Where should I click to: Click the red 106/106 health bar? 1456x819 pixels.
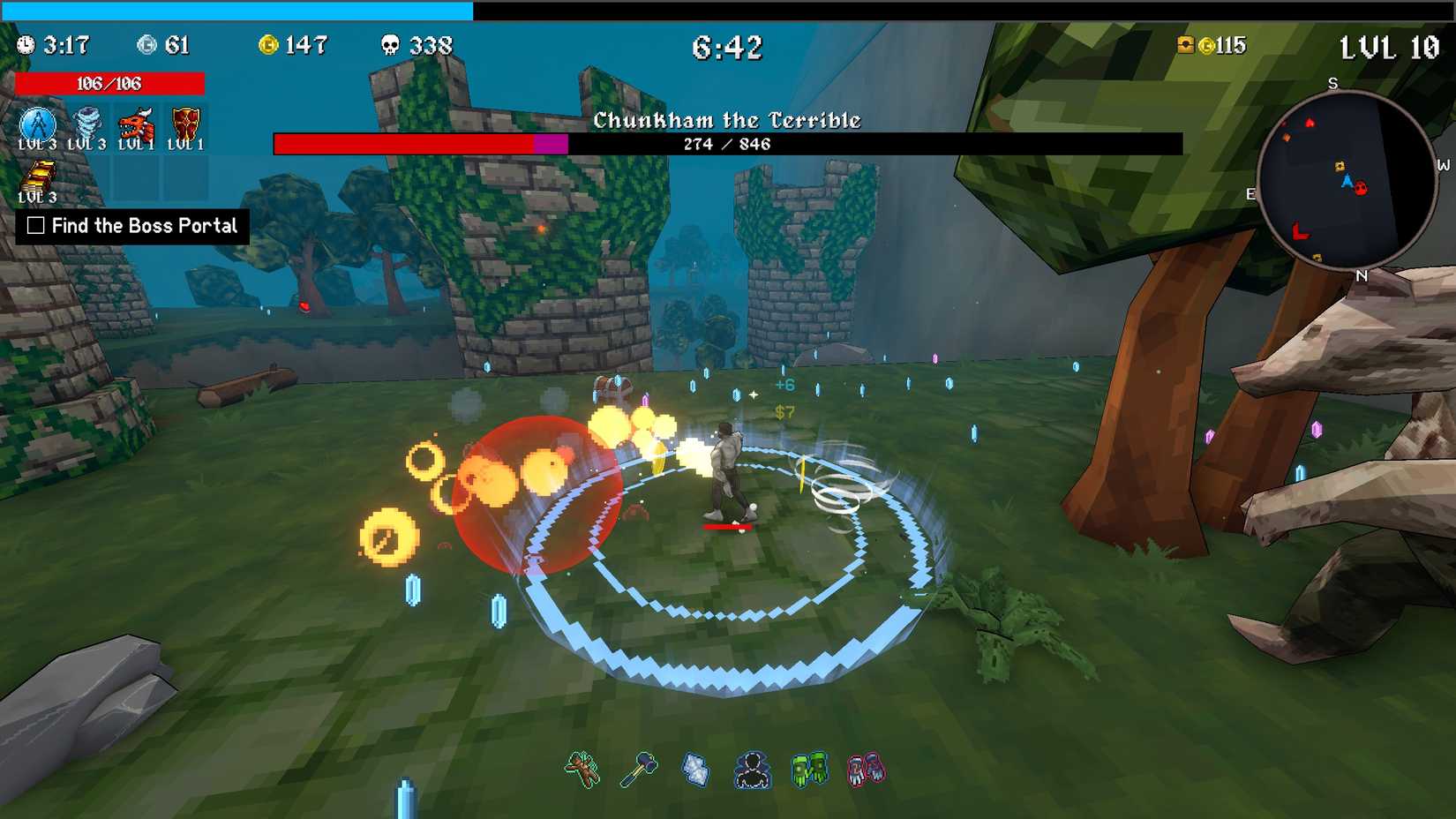109,83
